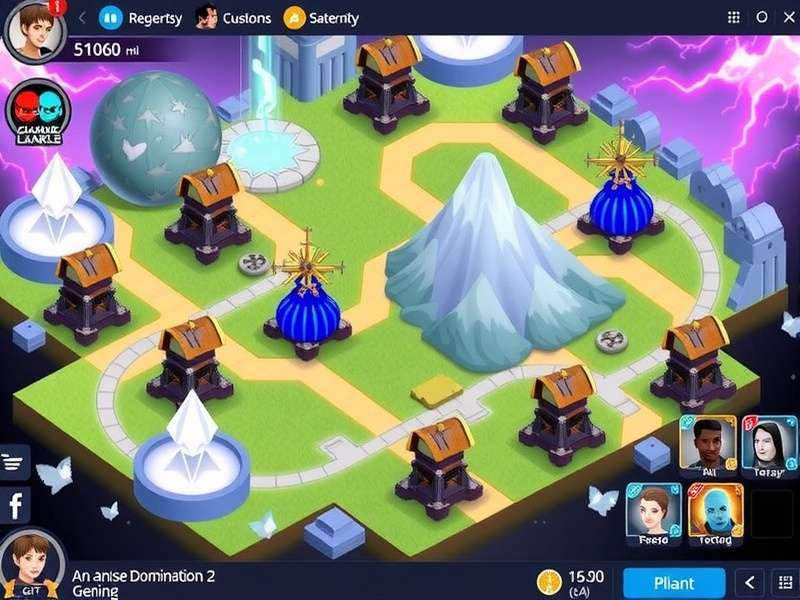This screenshot has height=600, width=800.
Task: Open the grid menu icon in top bar
Action: pos(734,17)
